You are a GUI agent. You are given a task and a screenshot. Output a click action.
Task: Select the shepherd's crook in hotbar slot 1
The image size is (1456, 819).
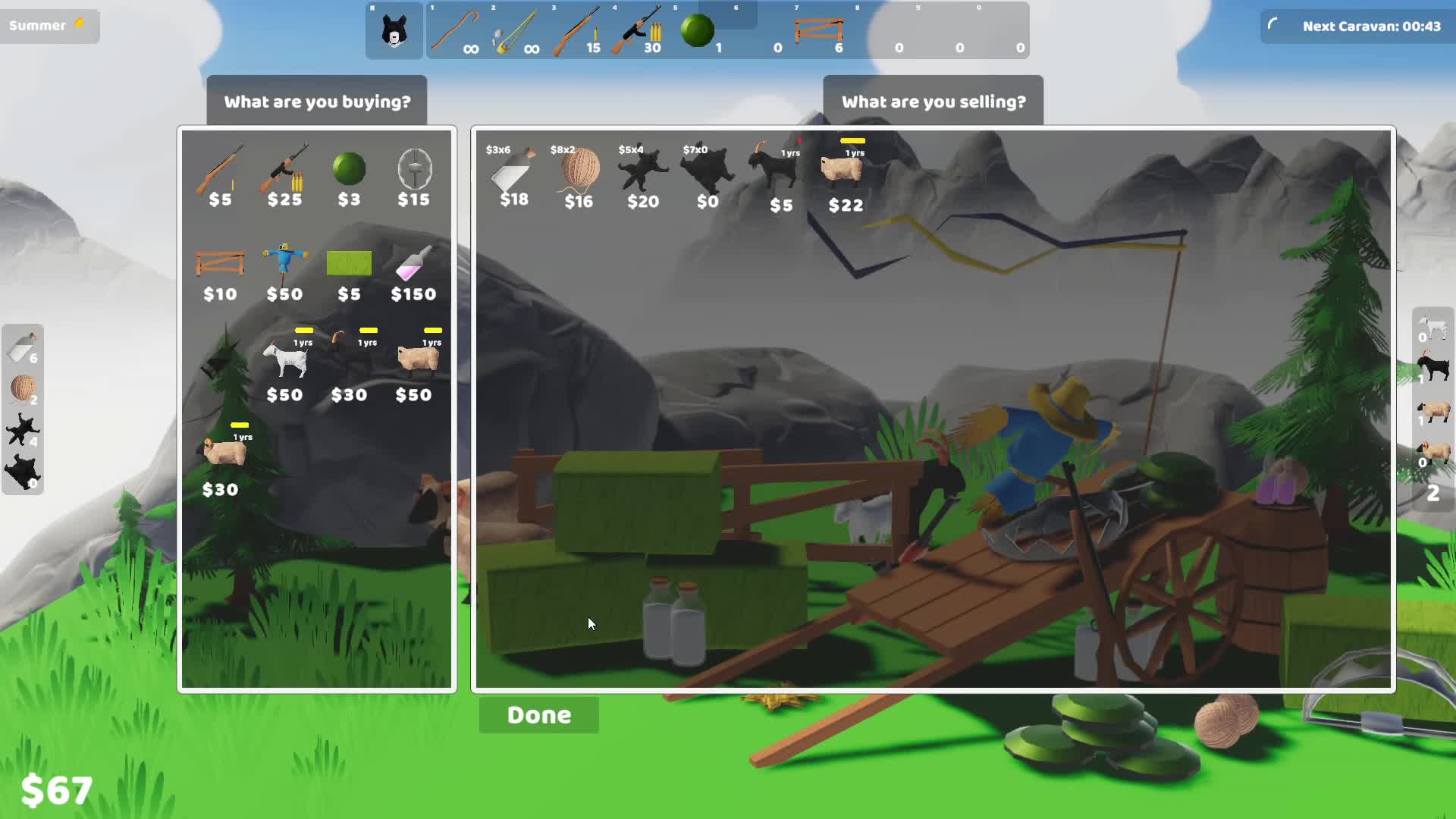(x=455, y=30)
